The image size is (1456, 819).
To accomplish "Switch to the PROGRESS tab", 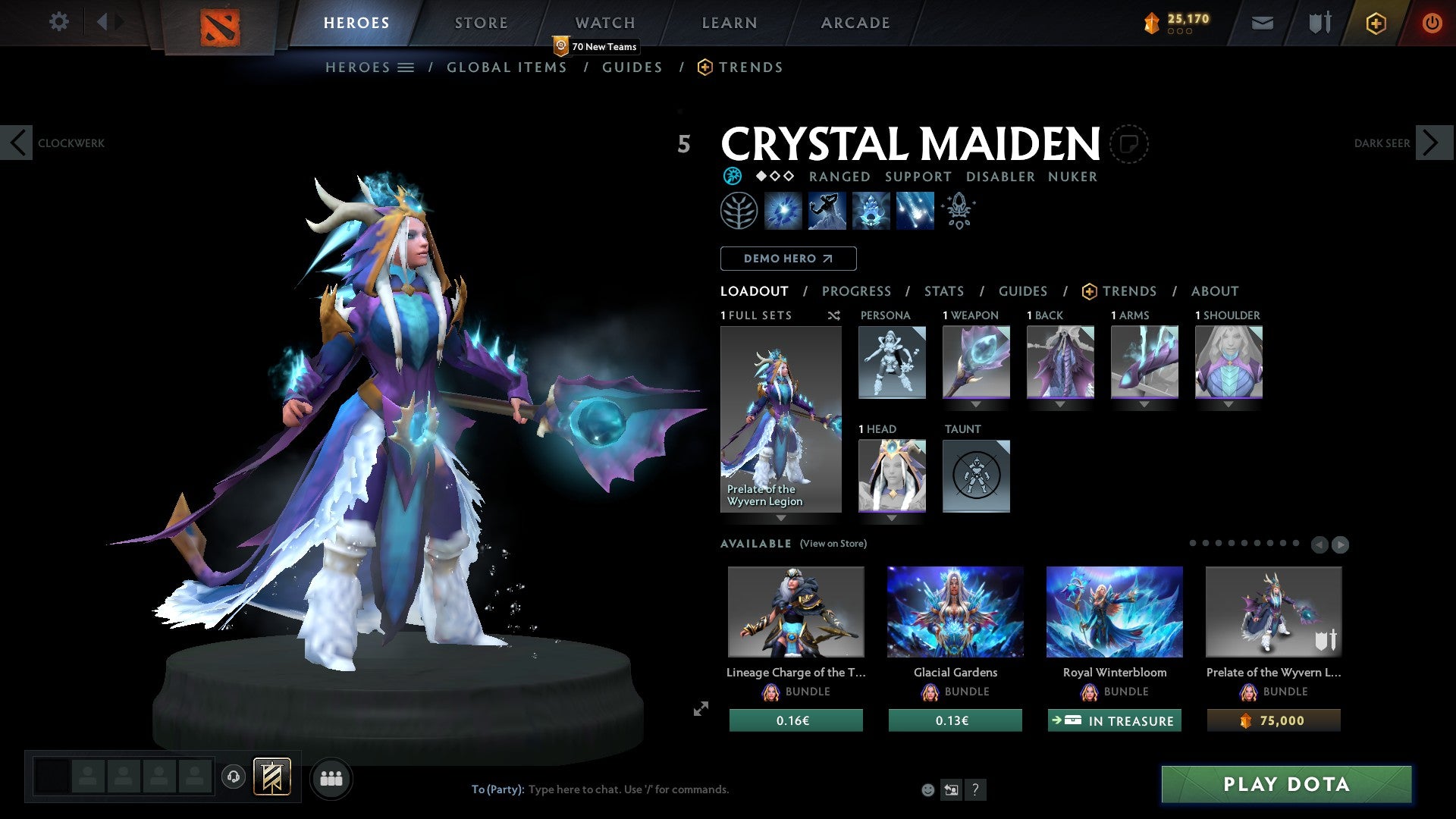I will click(x=857, y=291).
